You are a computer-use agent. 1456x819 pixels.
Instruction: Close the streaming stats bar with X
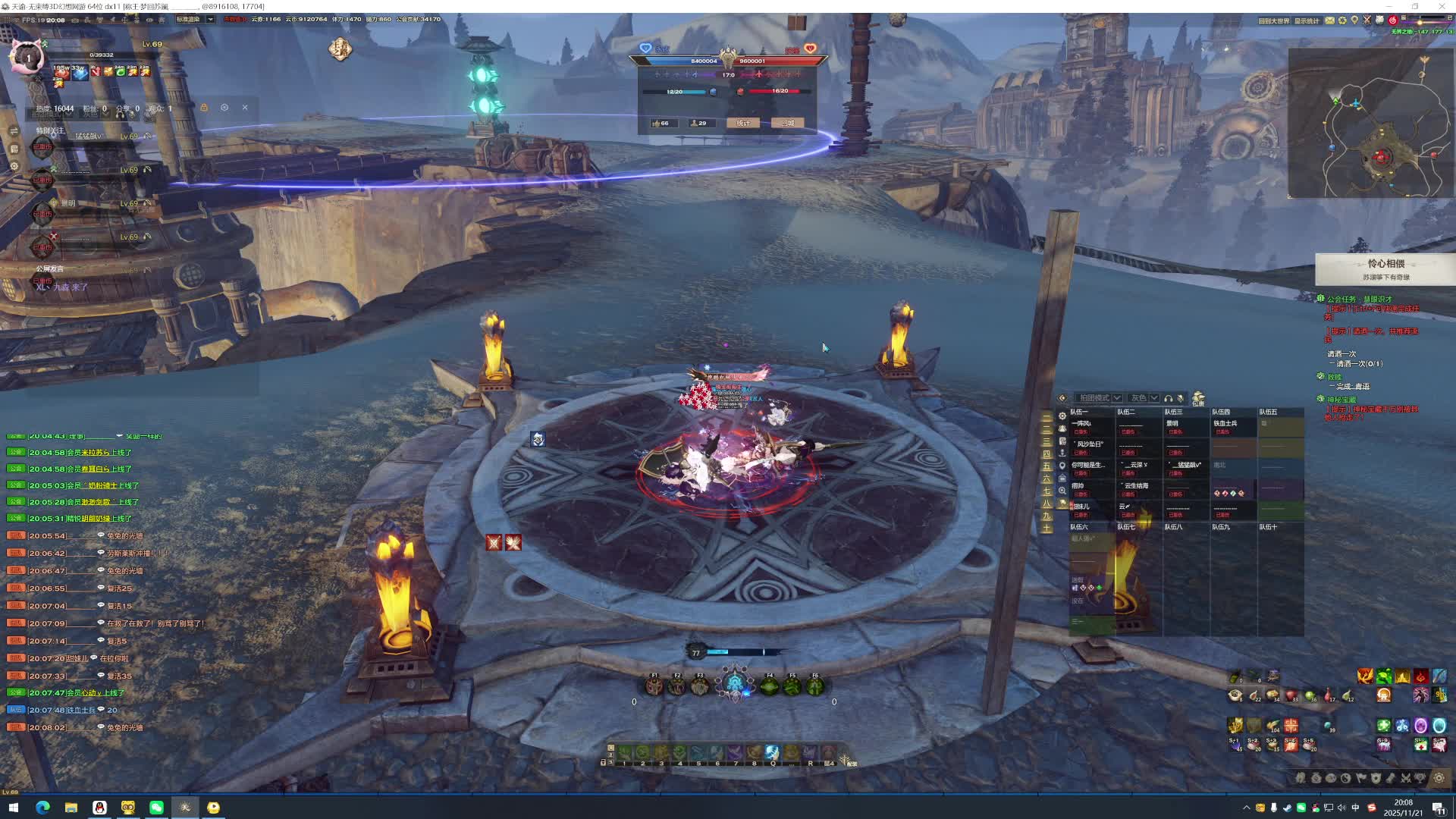click(x=245, y=108)
